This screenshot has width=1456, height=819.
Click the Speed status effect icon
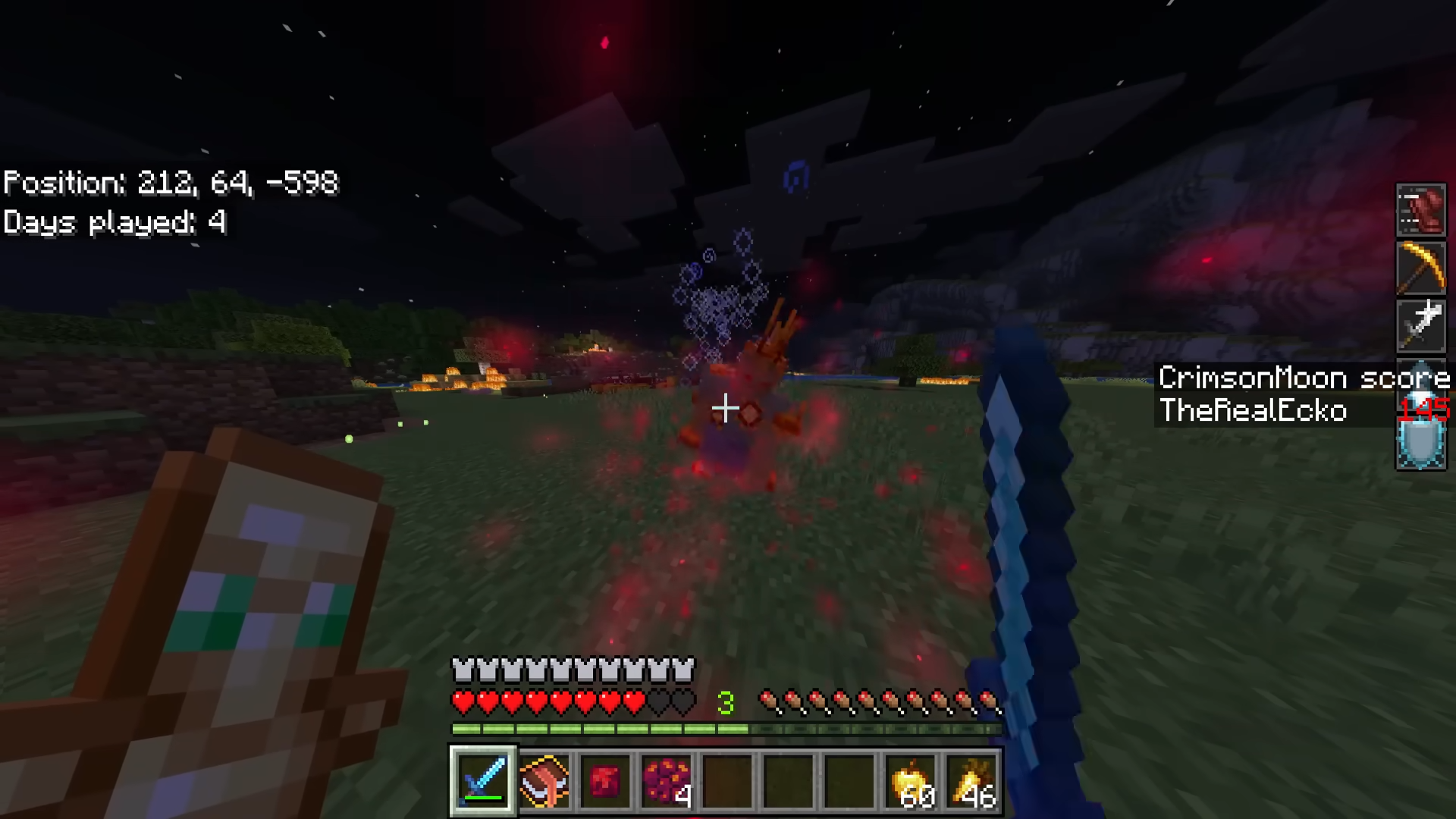1421,210
